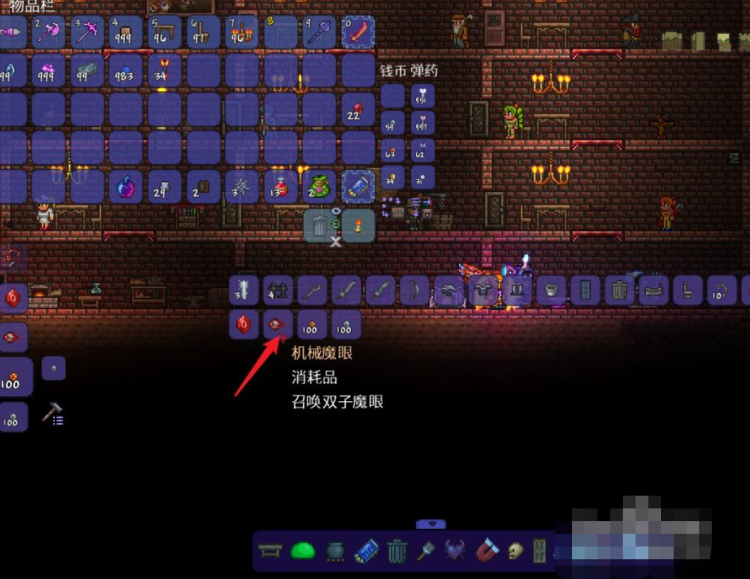Select the purple staff in hotbar slot 9
This screenshot has height=579, width=750.
click(319, 32)
